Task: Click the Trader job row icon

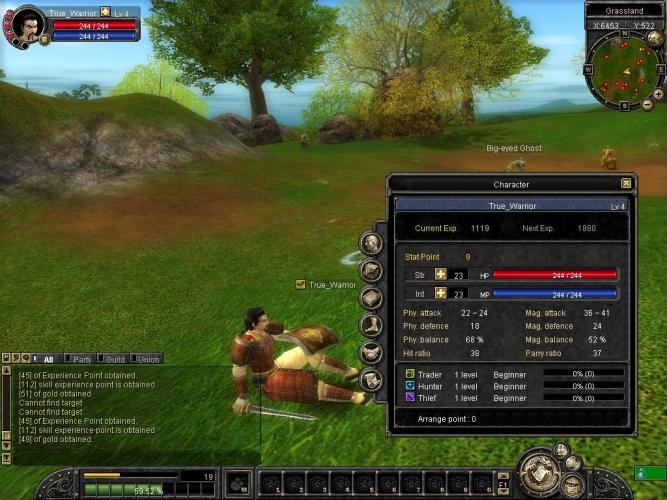Action: (x=410, y=374)
